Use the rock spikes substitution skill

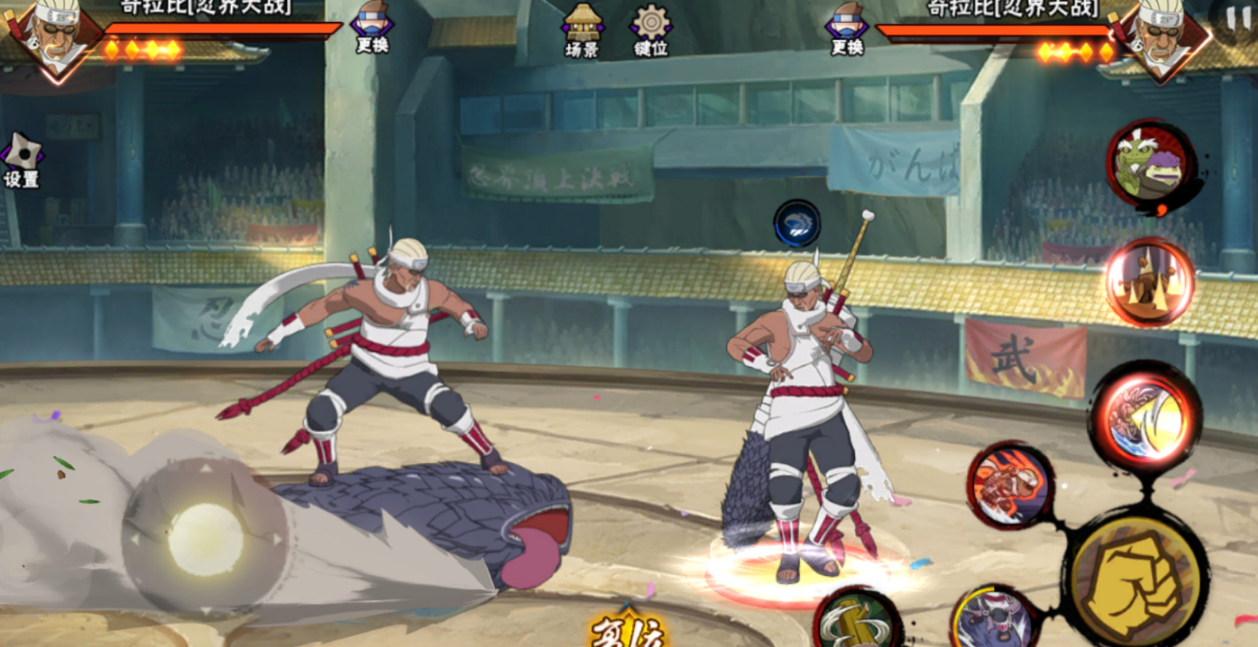coord(1149,282)
